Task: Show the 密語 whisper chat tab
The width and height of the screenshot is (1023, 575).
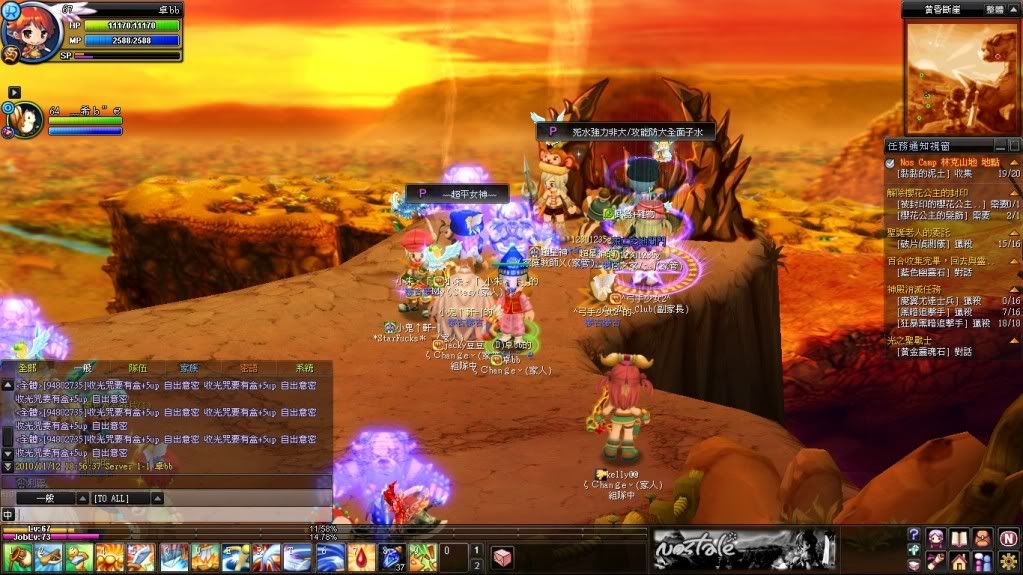Action: 248,368
